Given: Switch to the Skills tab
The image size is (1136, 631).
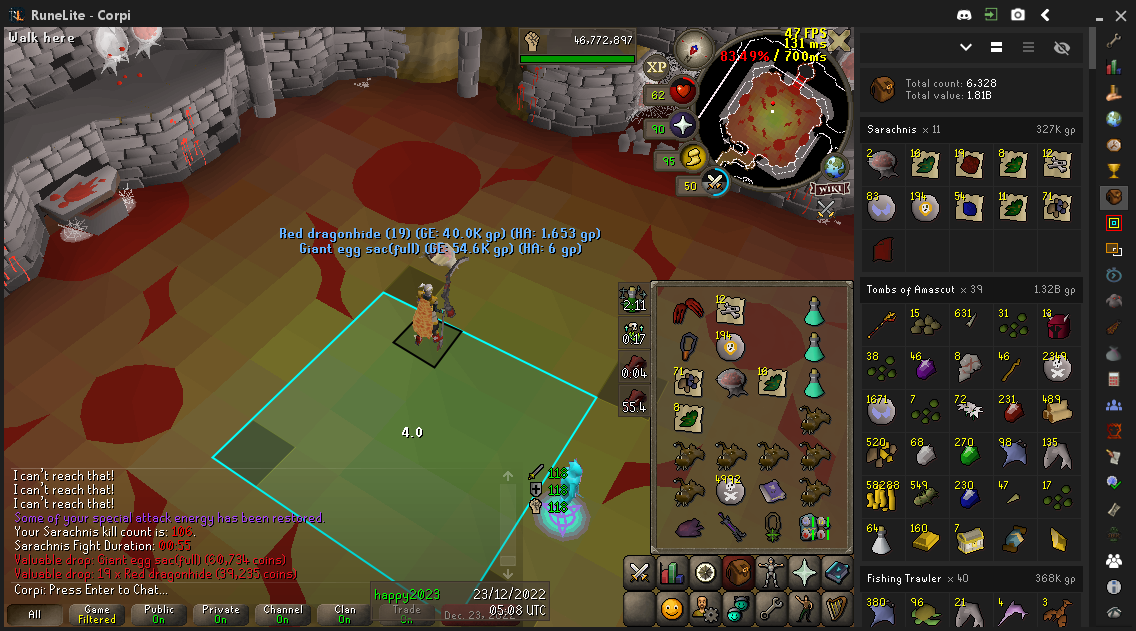Looking at the screenshot, I should click(672, 574).
